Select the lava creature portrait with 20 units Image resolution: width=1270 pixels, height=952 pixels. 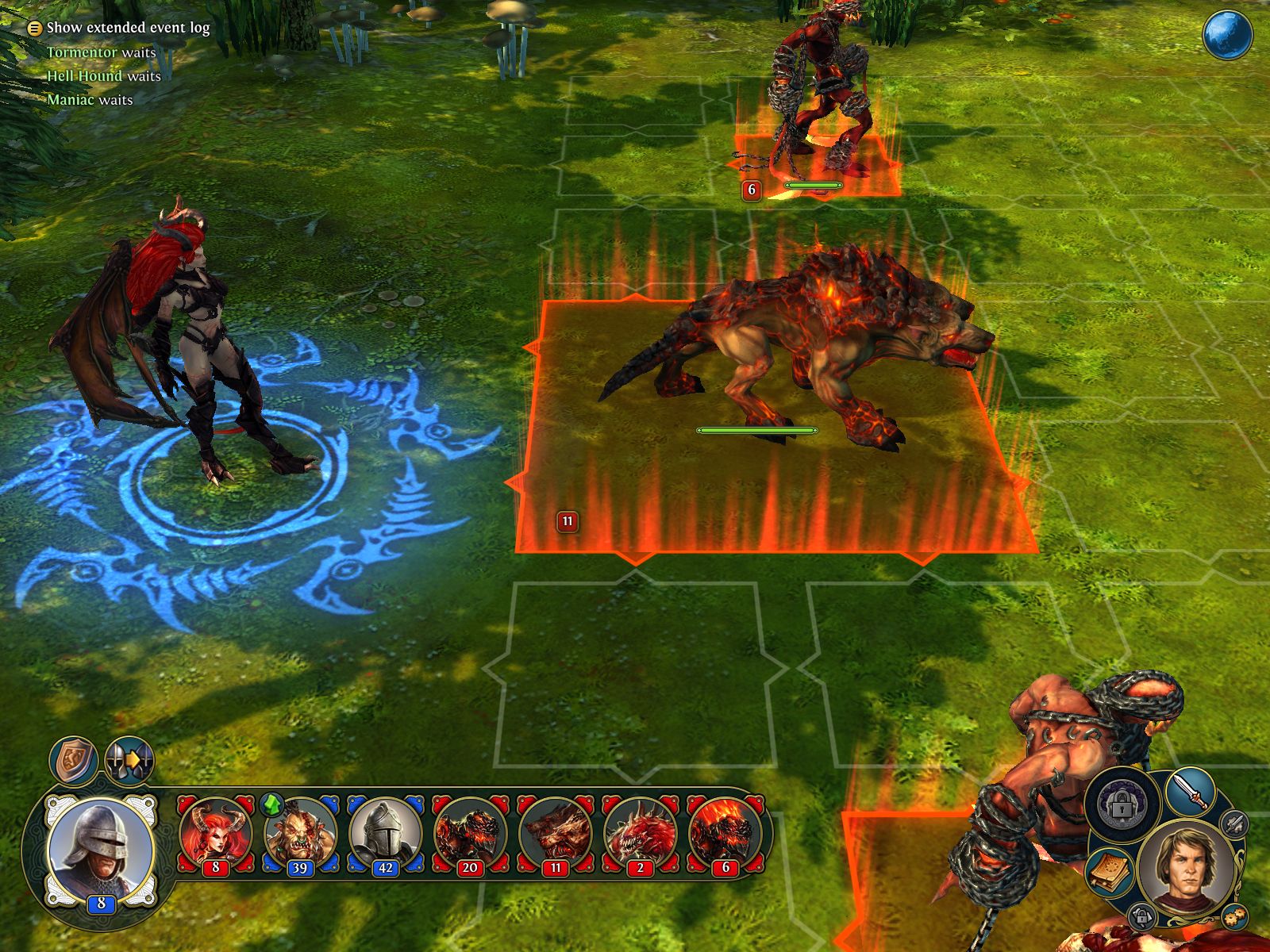[x=469, y=835]
